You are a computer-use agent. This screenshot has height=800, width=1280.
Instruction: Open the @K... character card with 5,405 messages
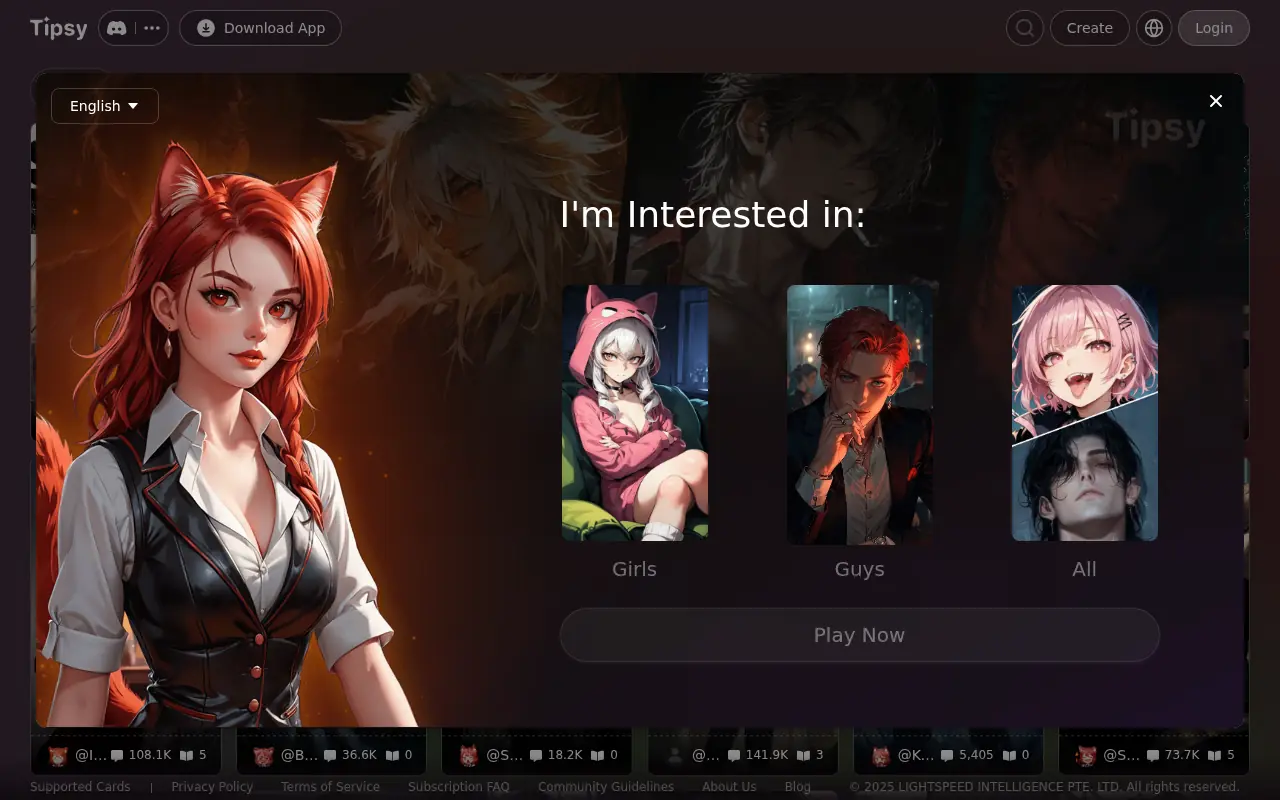947,755
